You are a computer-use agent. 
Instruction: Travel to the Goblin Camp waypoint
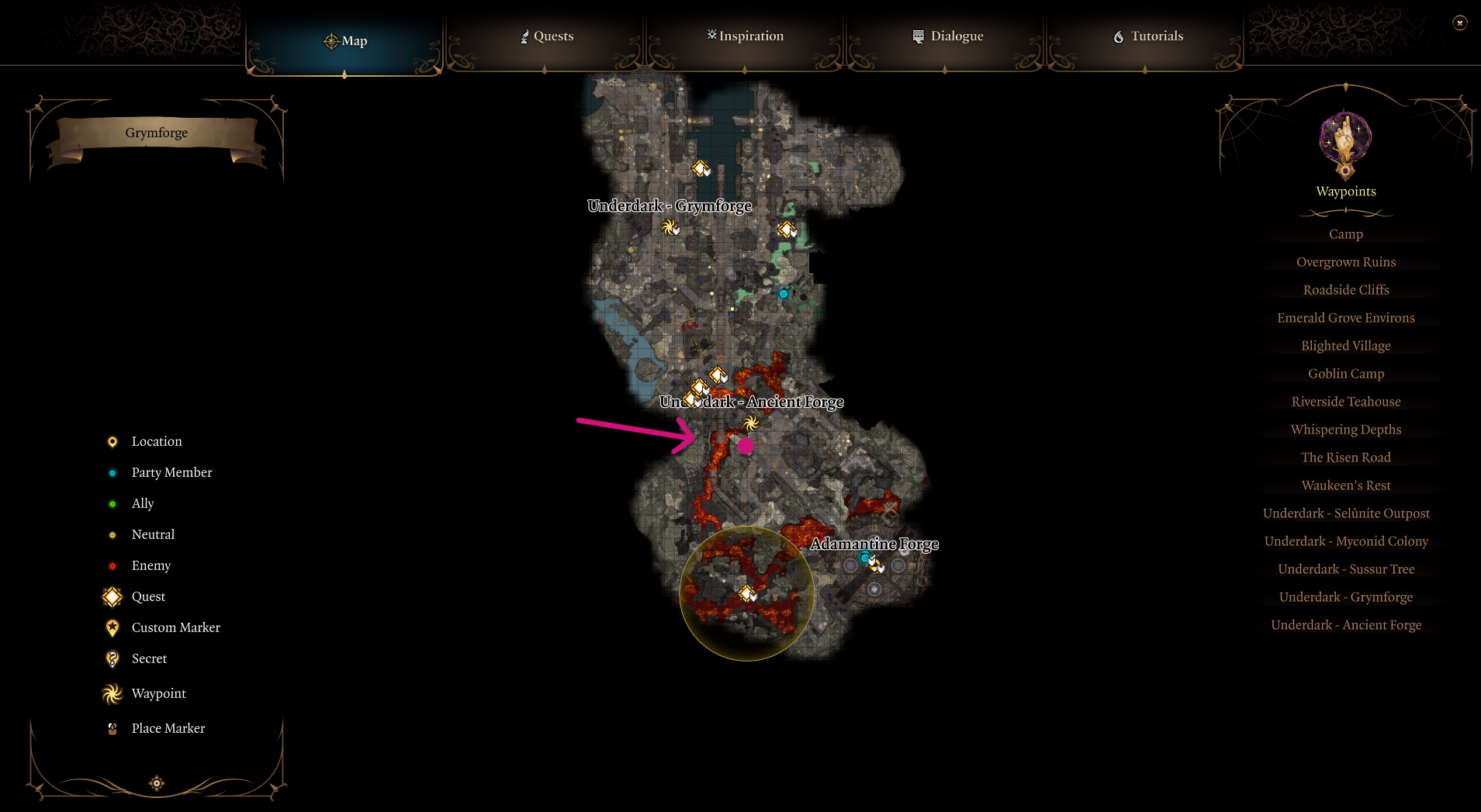tap(1345, 373)
